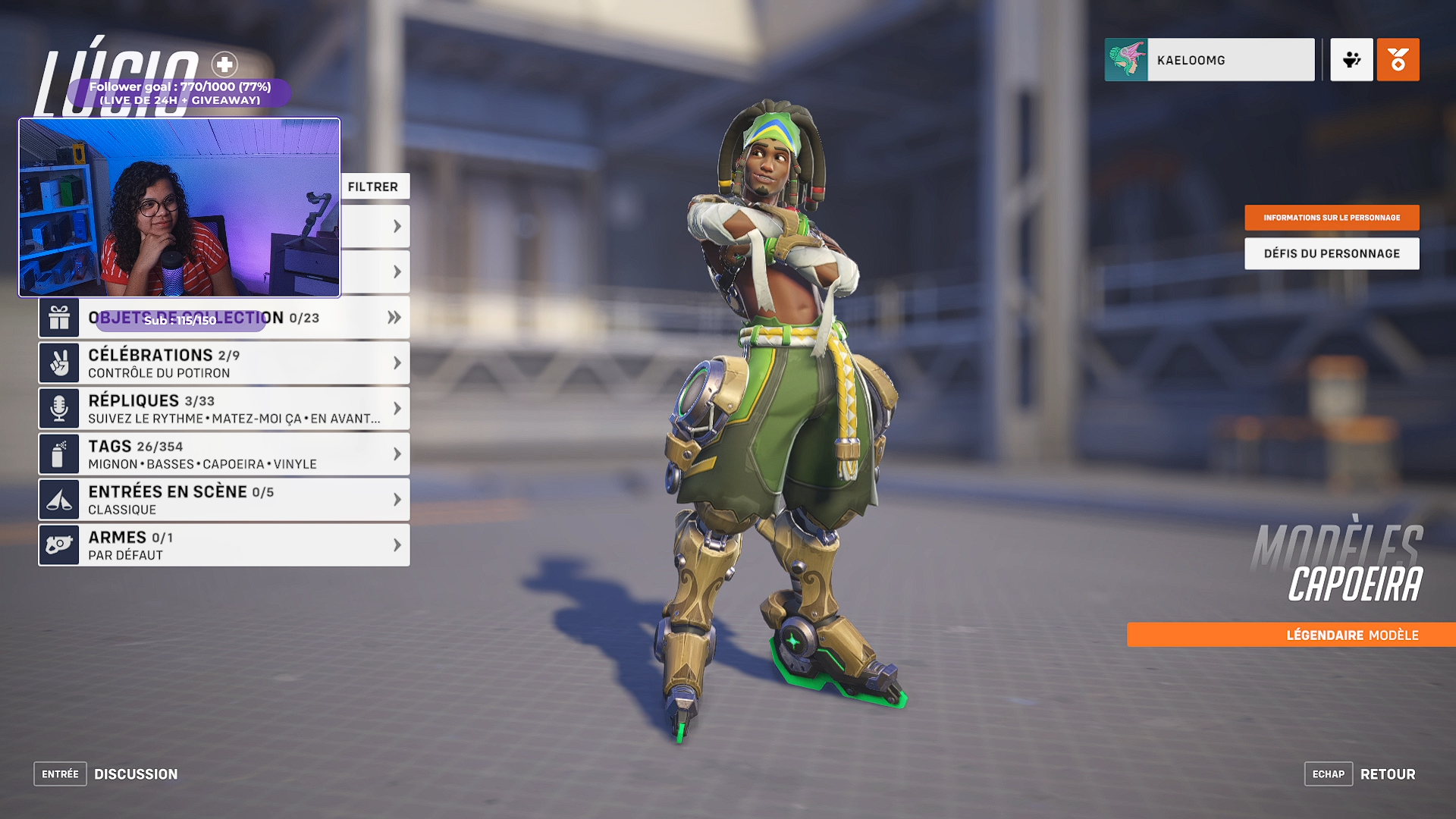Click the Filtrer button
1456x819 pixels.
click(x=373, y=187)
